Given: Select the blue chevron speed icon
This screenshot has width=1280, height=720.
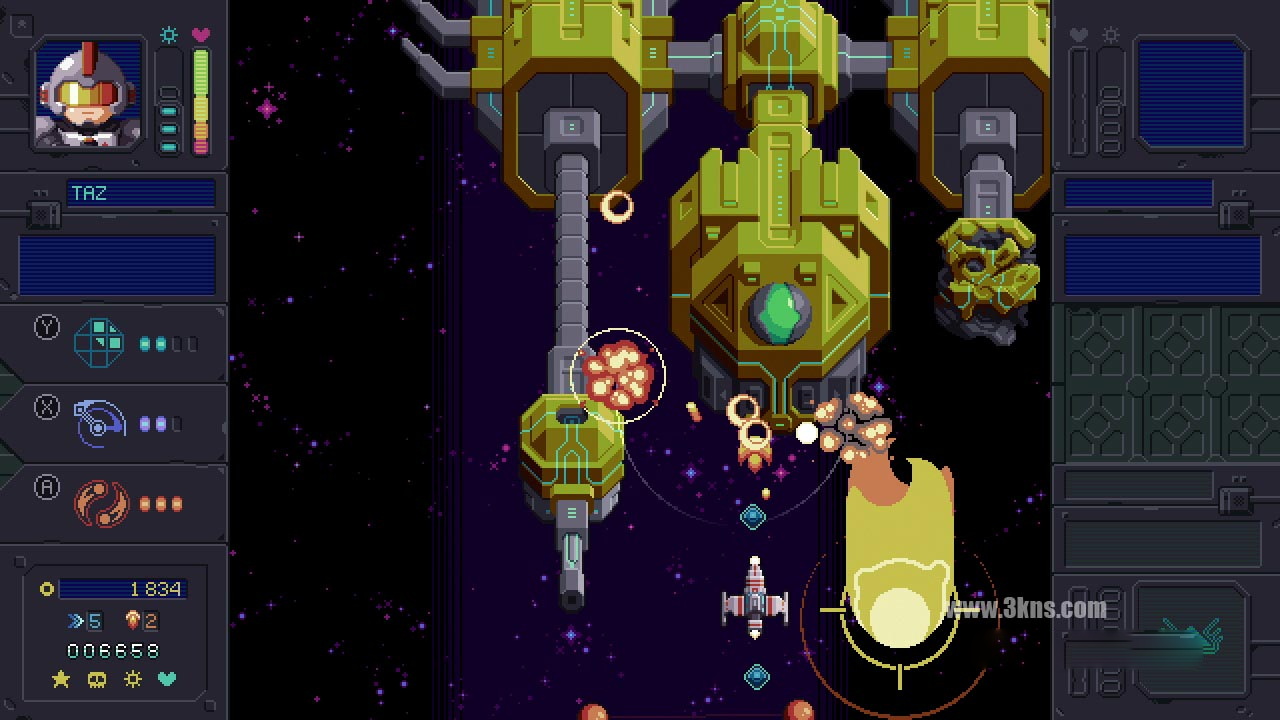Looking at the screenshot, I should pos(76,621).
